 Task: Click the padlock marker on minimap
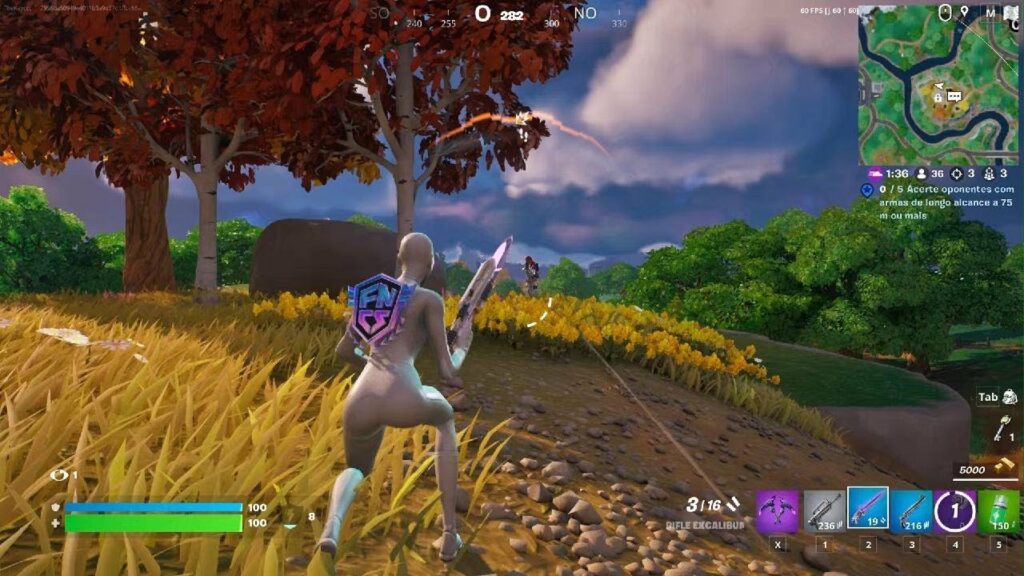[938, 97]
